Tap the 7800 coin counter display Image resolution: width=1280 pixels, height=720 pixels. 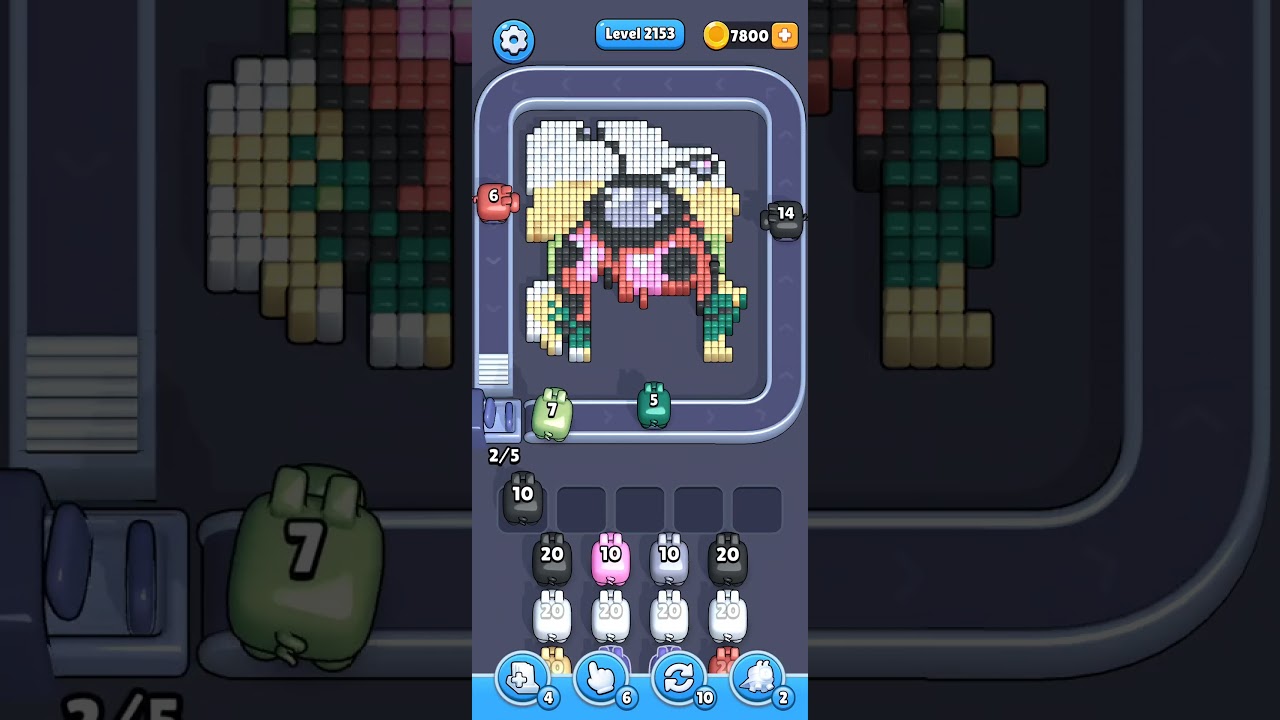point(744,35)
